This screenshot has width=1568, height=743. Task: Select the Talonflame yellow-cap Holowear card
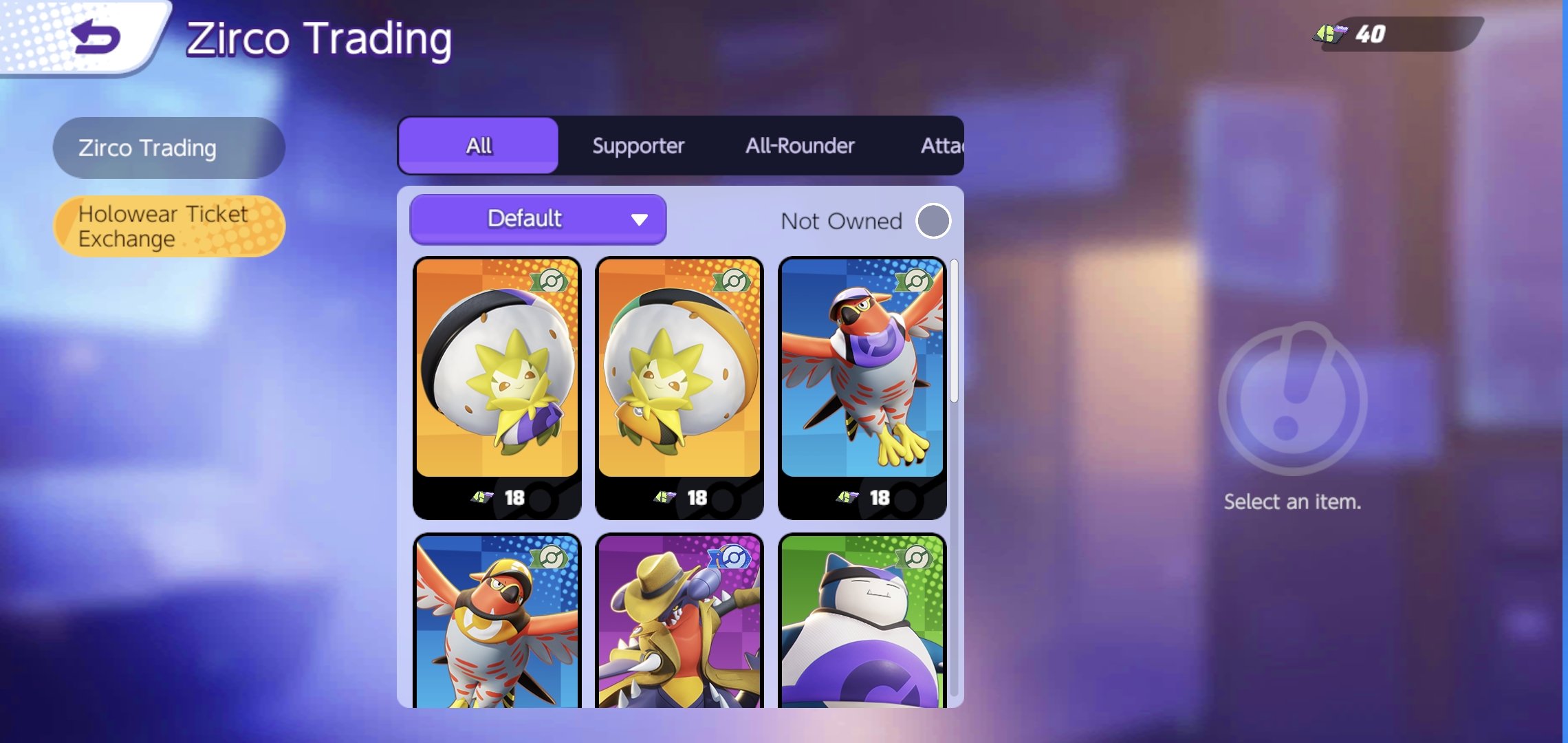[x=497, y=621]
